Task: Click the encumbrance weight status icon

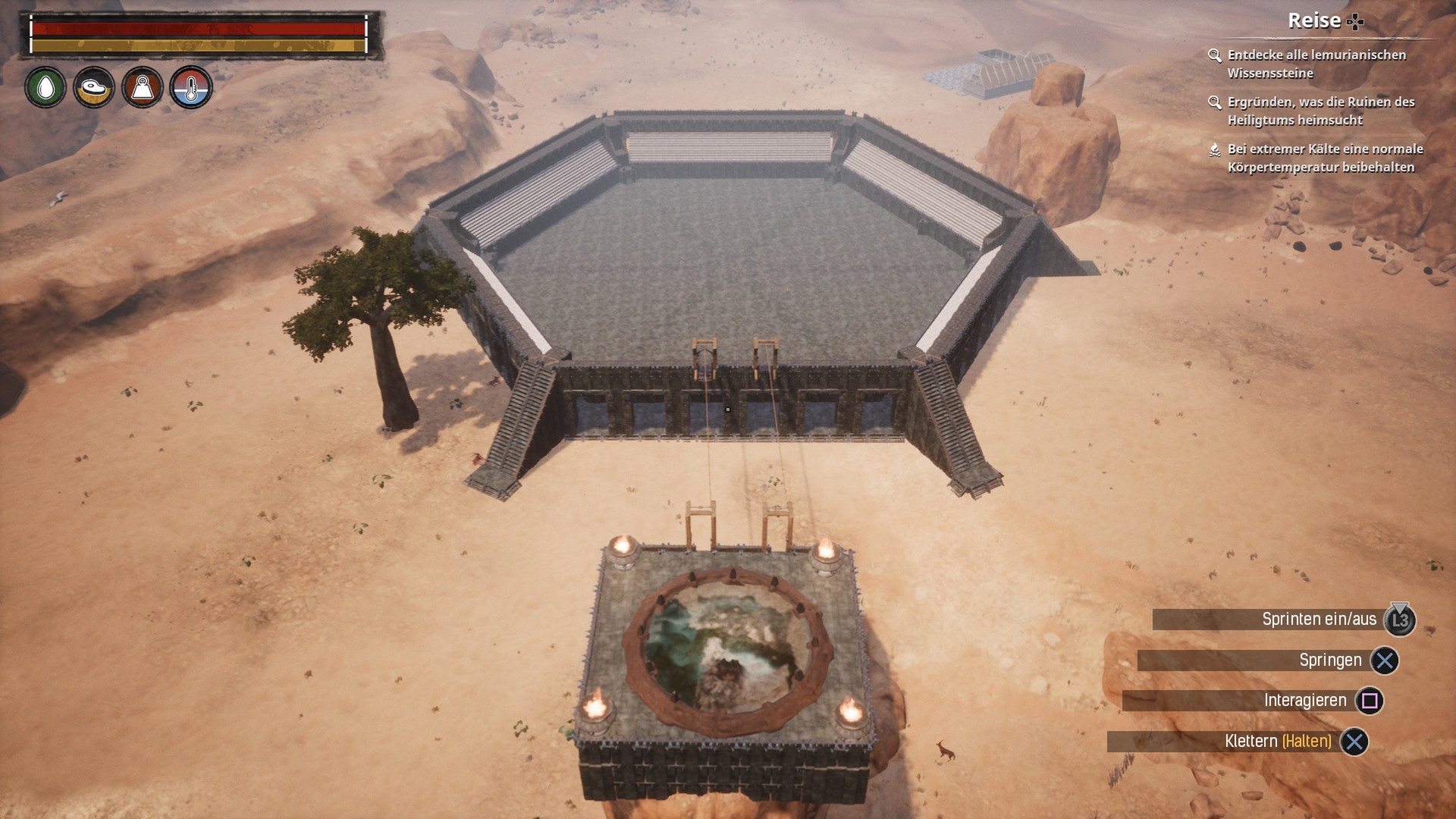Action: coord(143,88)
